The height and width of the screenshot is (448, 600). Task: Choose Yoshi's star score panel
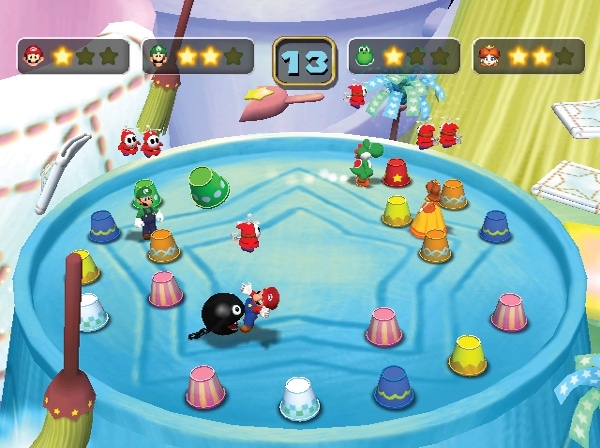point(404,56)
